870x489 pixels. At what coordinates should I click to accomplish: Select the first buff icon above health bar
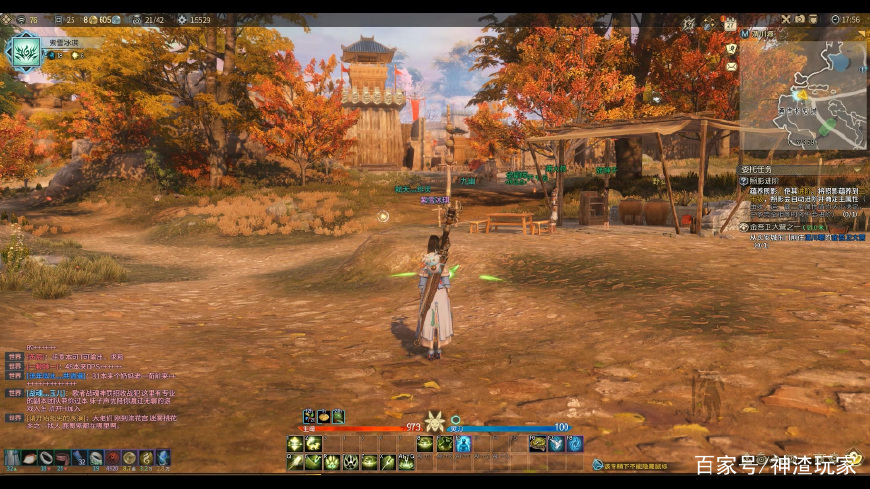[x=309, y=416]
